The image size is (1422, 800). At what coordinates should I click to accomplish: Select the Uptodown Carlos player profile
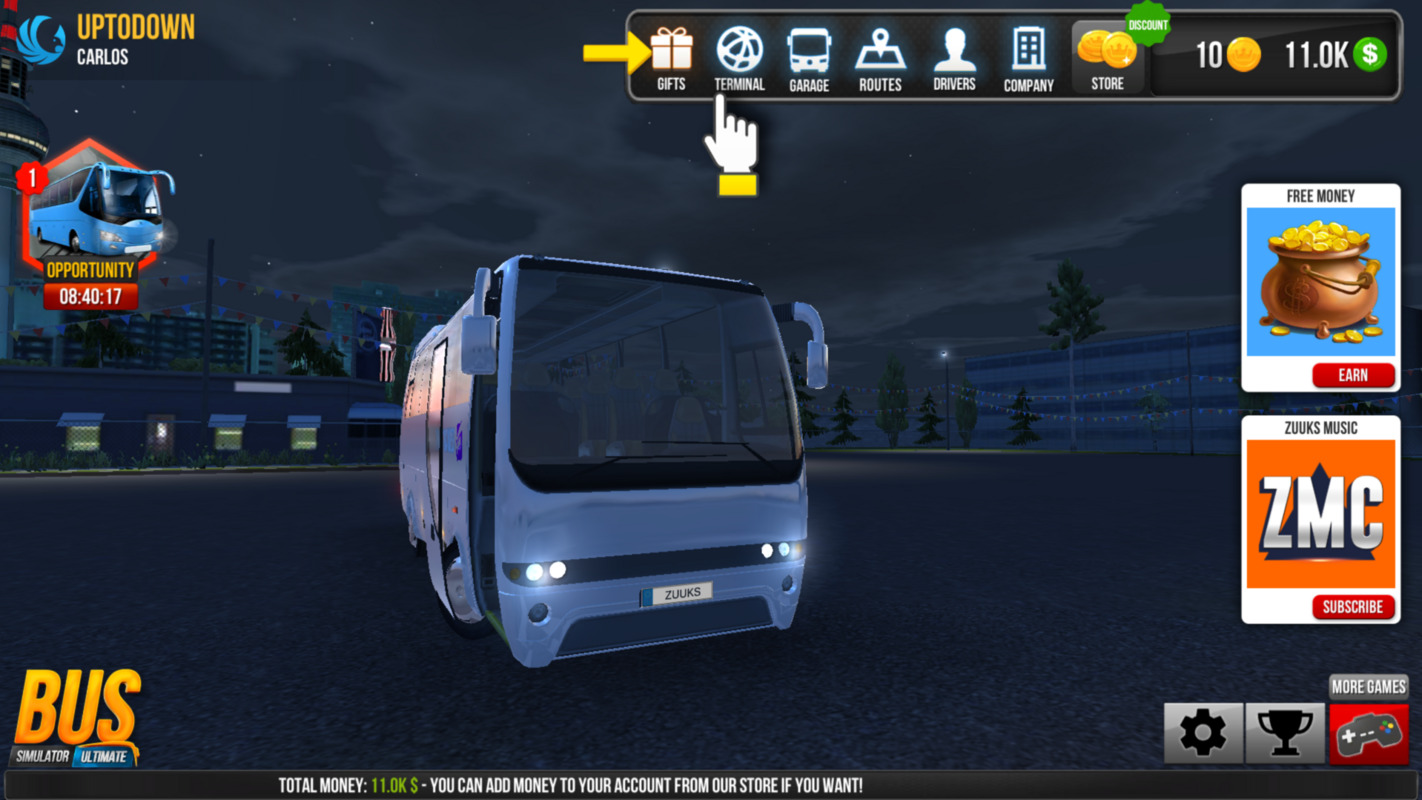[105, 40]
